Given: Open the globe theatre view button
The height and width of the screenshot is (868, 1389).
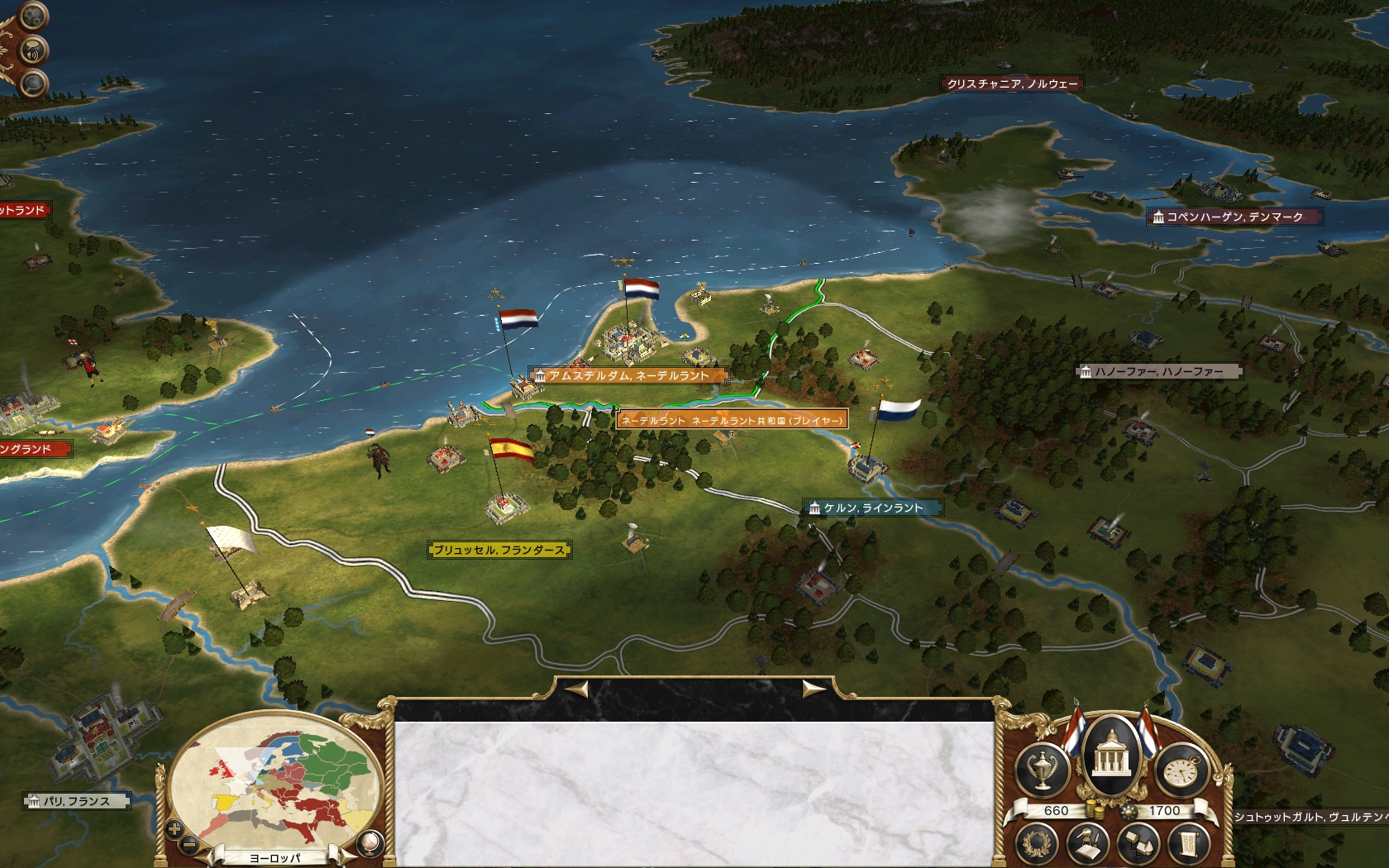Looking at the screenshot, I should pyautogui.click(x=370, y=842).
